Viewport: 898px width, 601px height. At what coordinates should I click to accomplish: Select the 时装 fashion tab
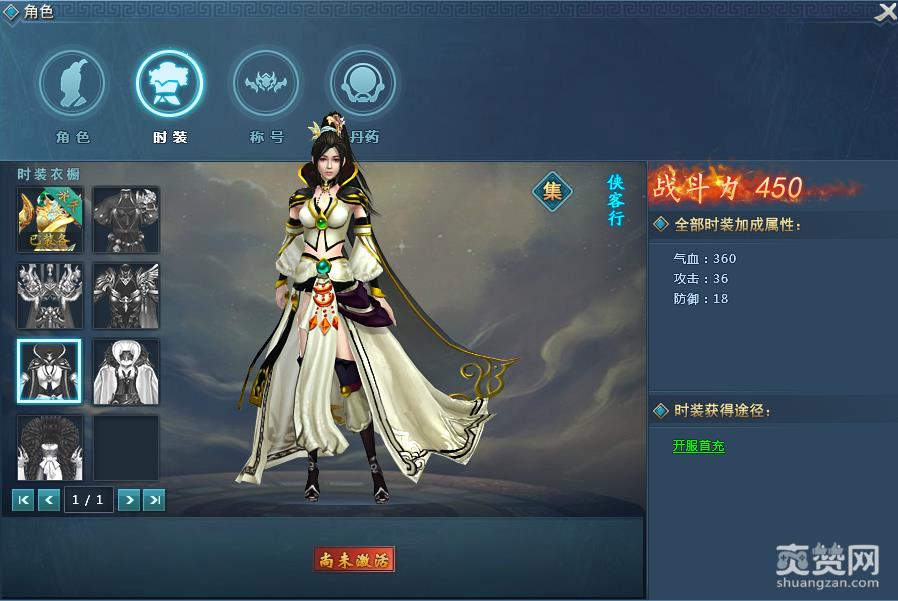(169, 84)
